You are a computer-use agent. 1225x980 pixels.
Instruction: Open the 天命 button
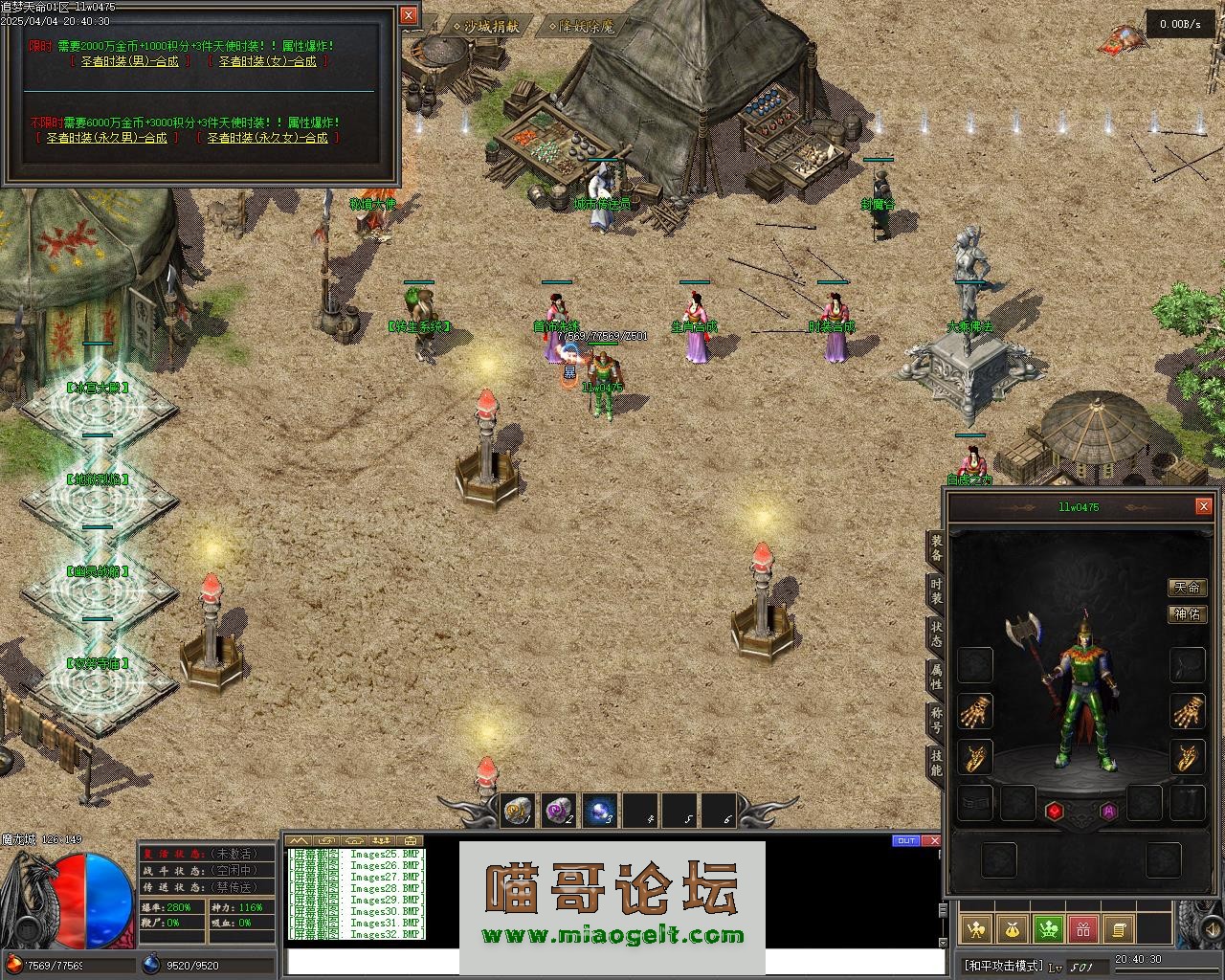[x=1187, y=587]
